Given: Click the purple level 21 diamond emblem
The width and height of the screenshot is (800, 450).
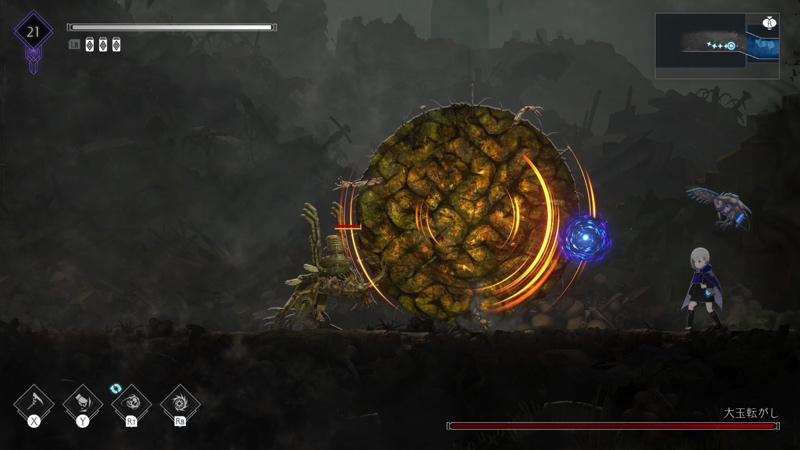Looking at the screenshot, I should tap(33, 32).
